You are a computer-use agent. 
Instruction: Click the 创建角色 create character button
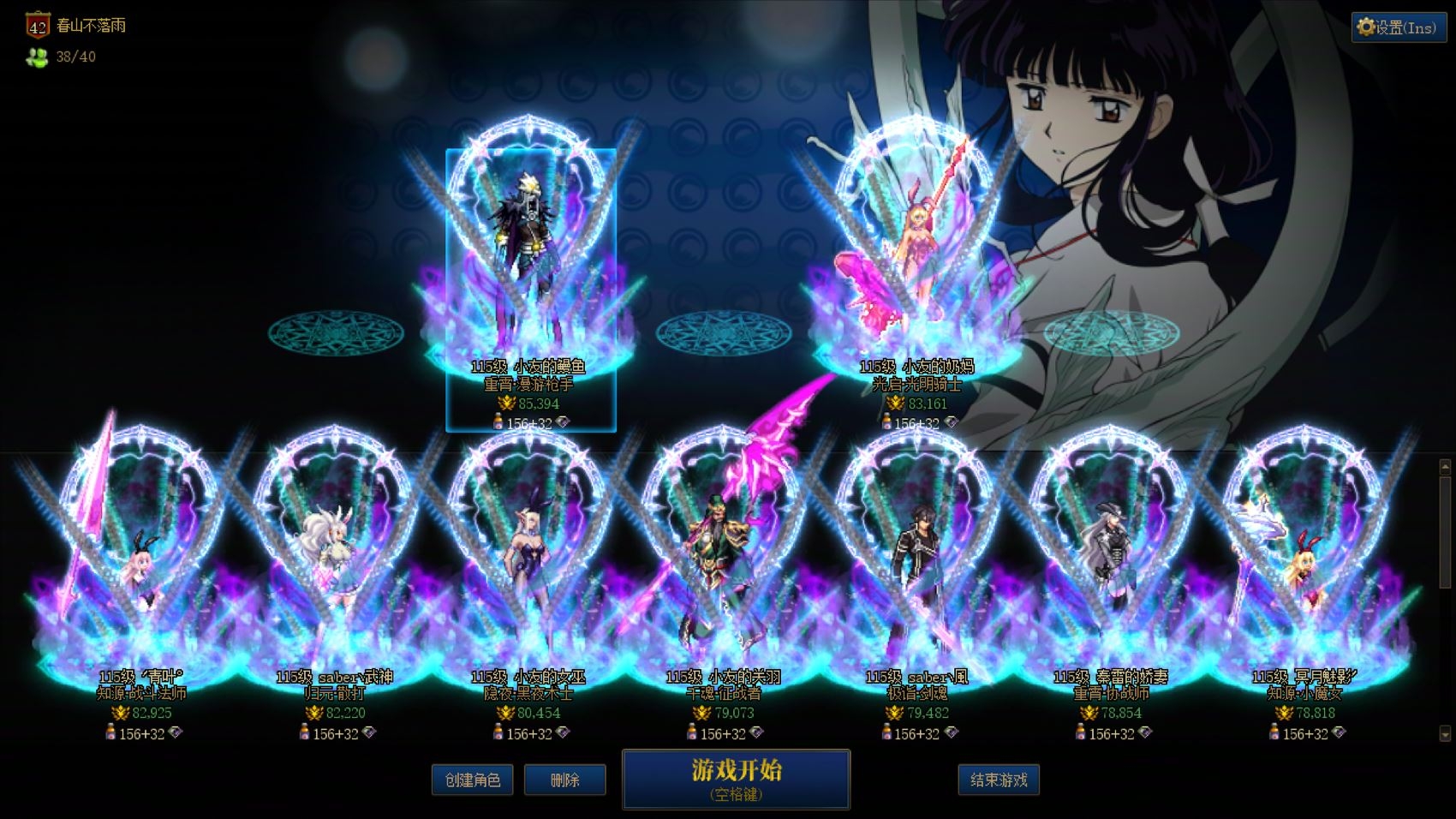pyautogui.click(x=472, y=780)
